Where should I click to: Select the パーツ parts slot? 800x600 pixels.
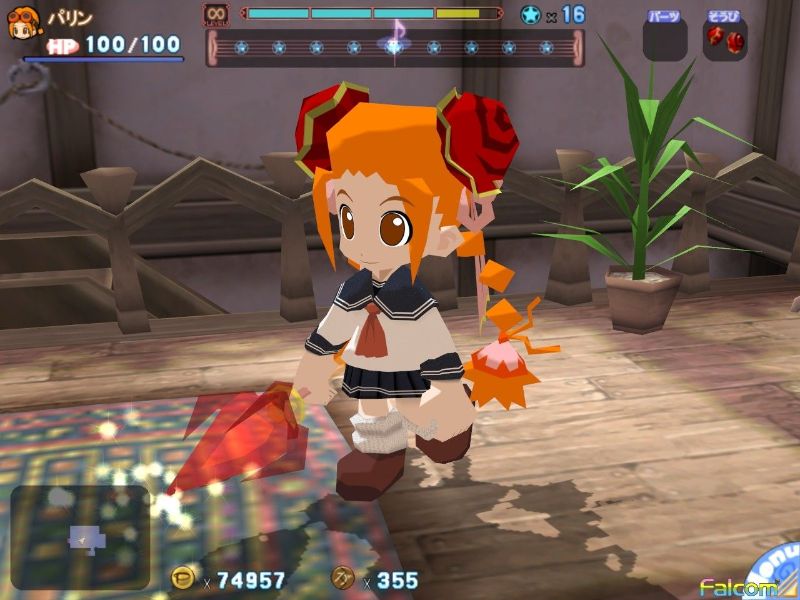point(665,38)
